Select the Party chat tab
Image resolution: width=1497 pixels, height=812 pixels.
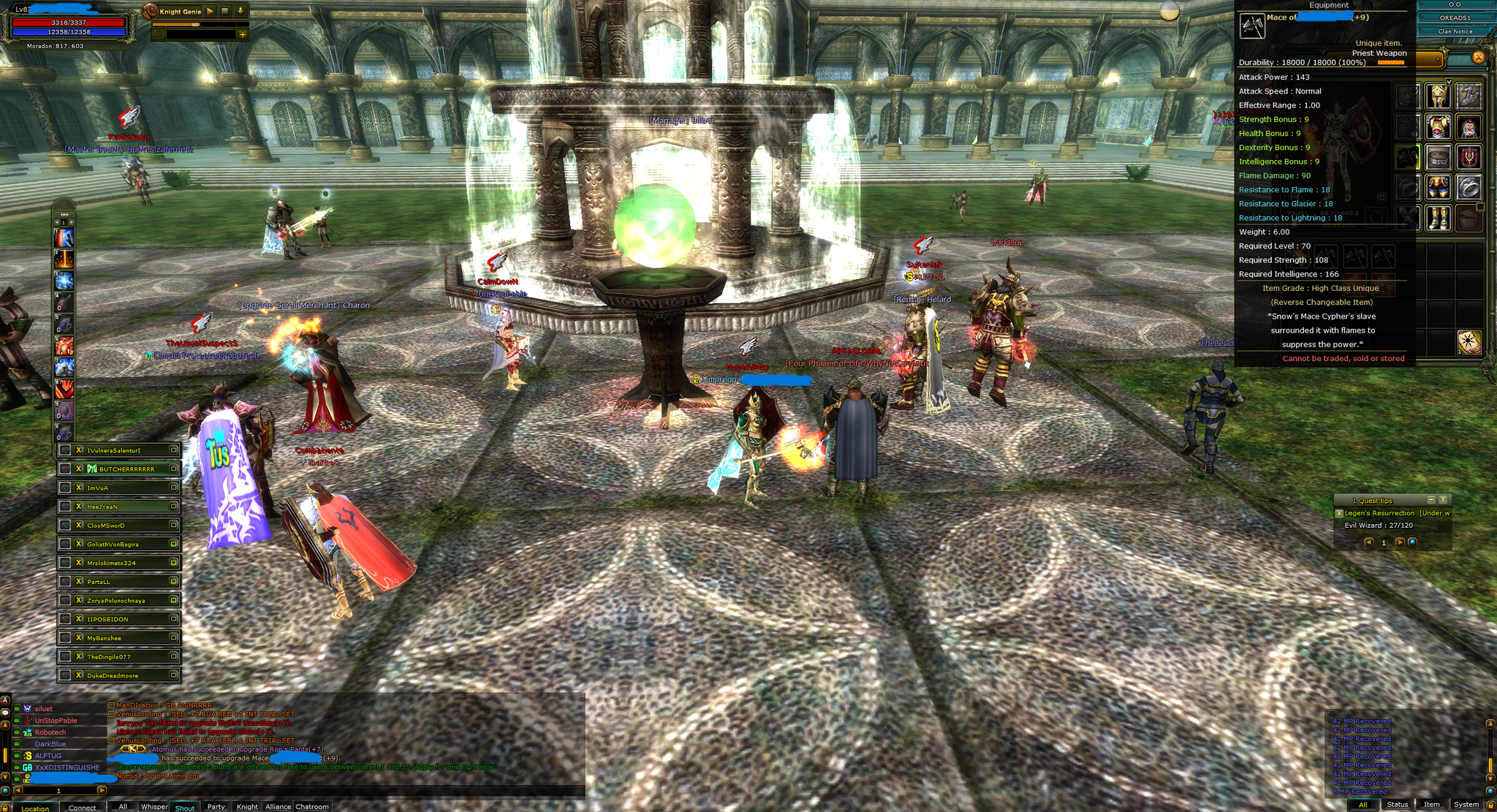tap(216, 806)
